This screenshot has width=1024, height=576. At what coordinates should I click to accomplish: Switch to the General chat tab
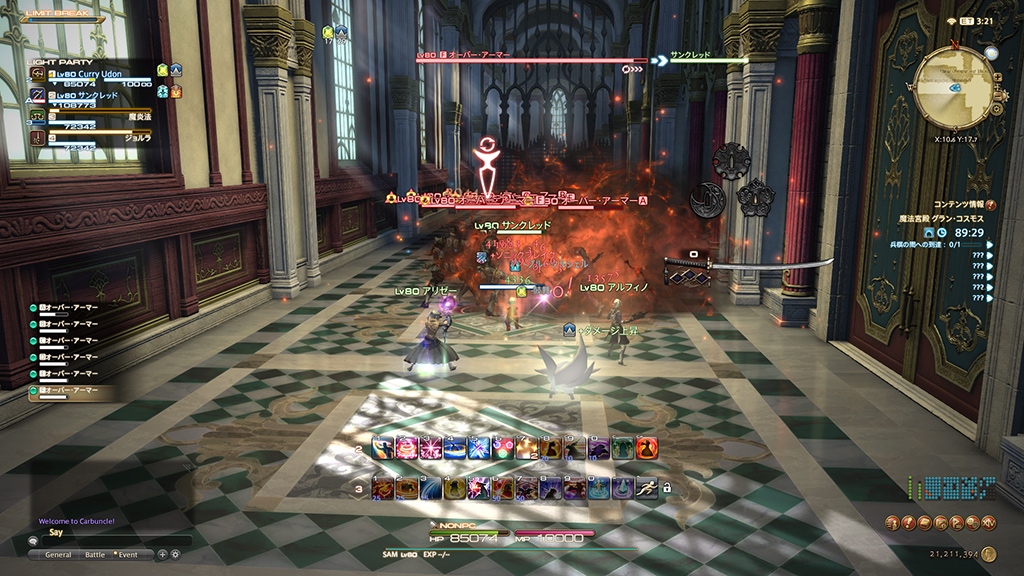58,554
